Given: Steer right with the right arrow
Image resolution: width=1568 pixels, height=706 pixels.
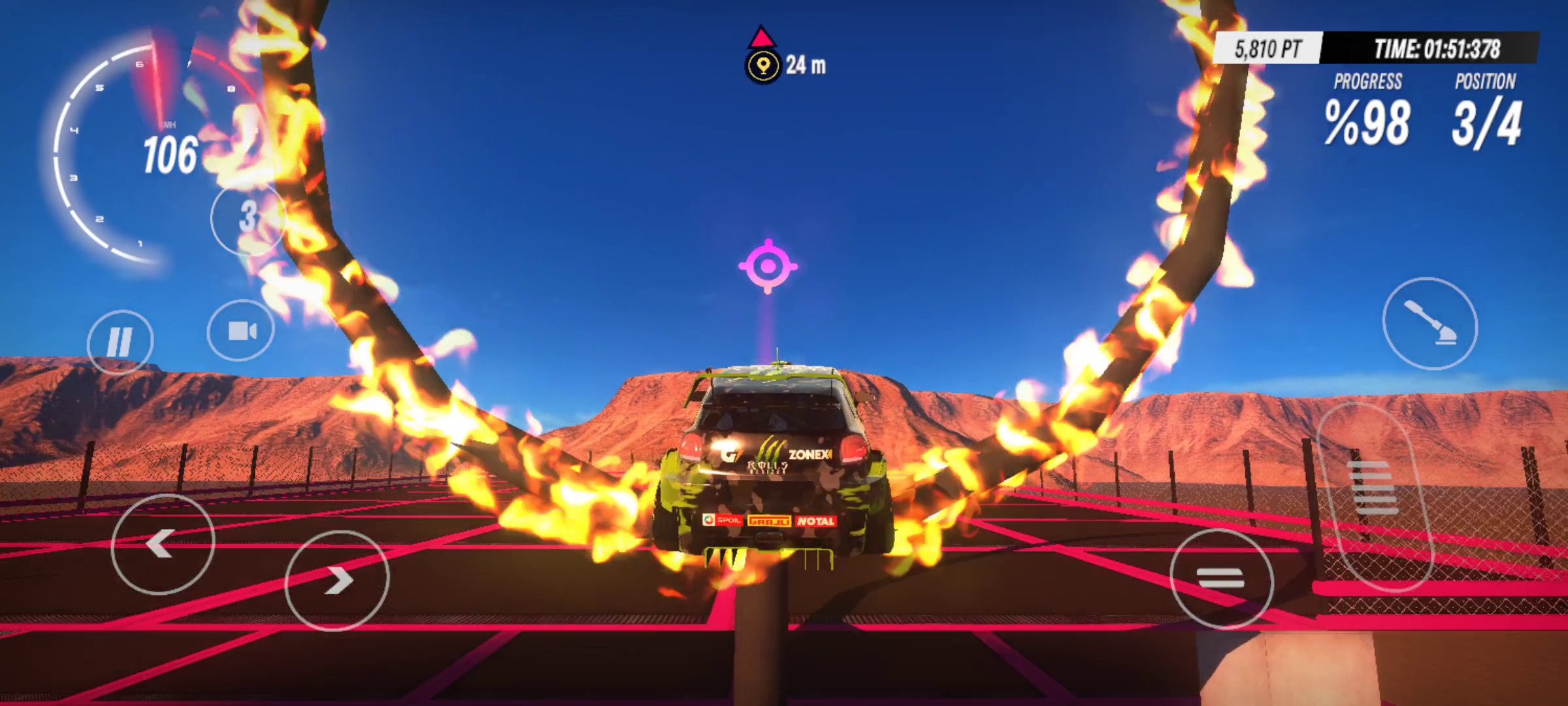Looking at the screenshot, I should tap(336, 580).
